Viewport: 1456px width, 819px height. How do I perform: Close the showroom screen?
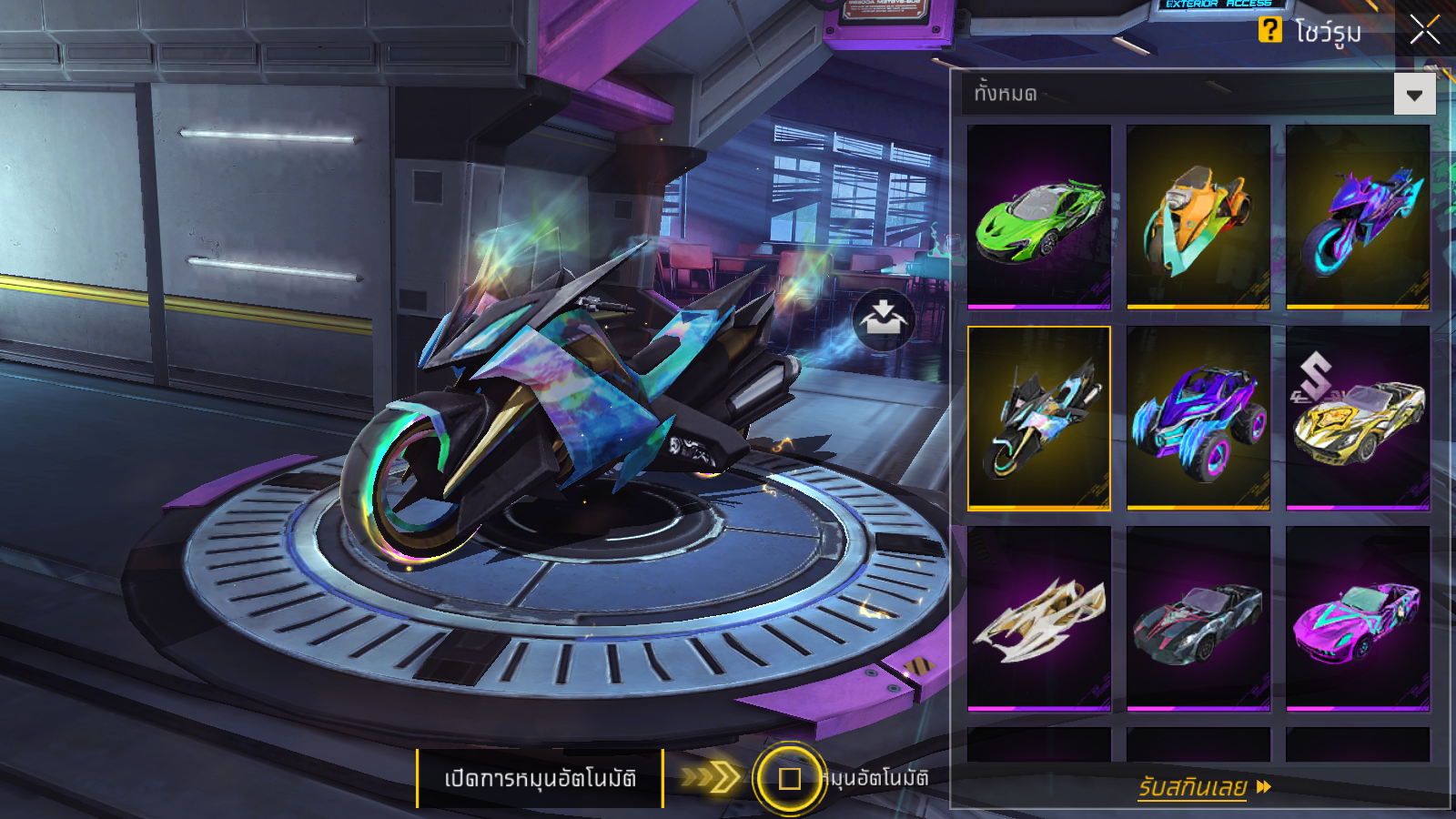coord(1424,30)
